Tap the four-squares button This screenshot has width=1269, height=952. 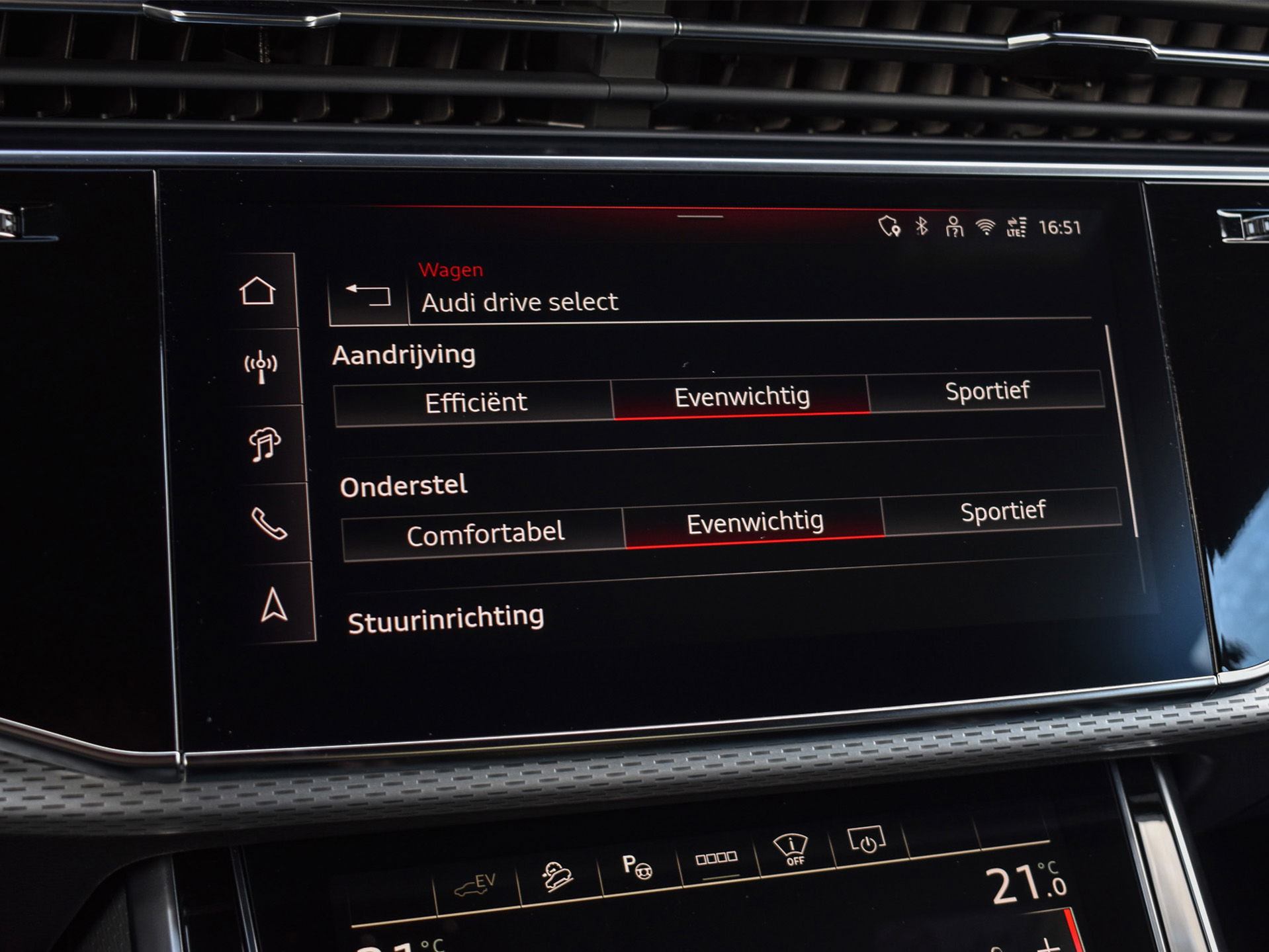point(717,858)
